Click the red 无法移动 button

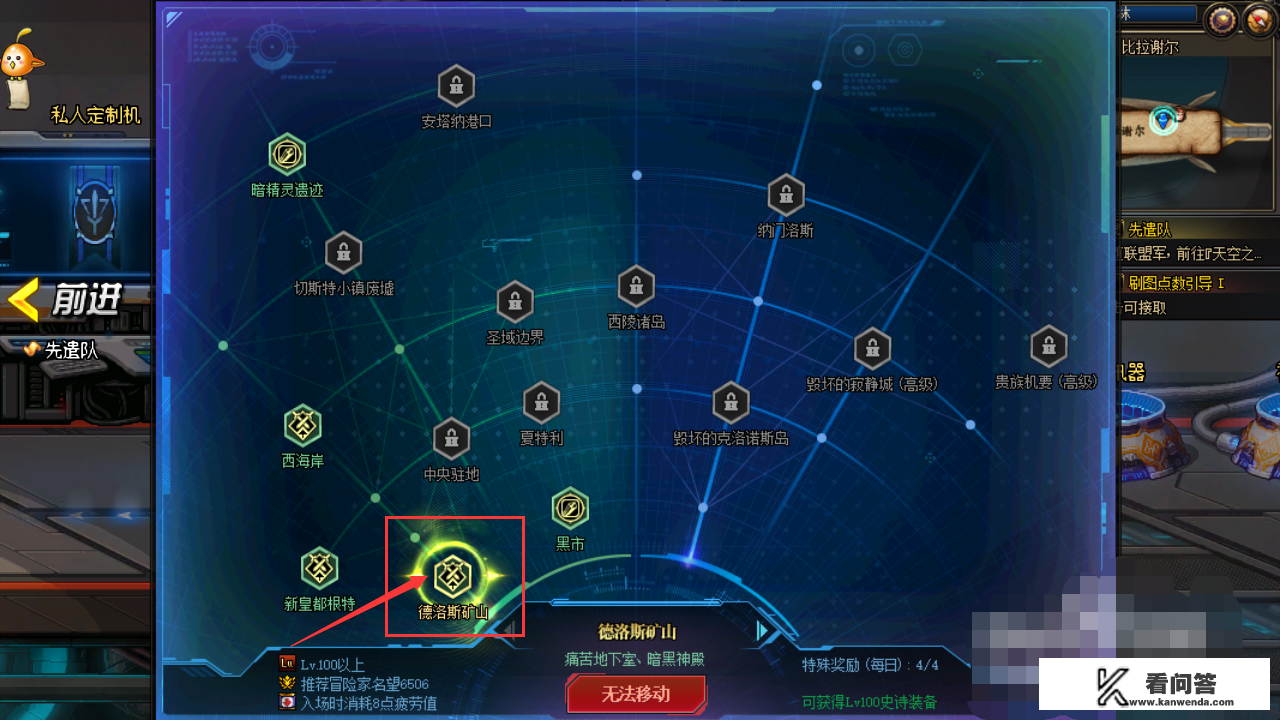pos(636,693)
